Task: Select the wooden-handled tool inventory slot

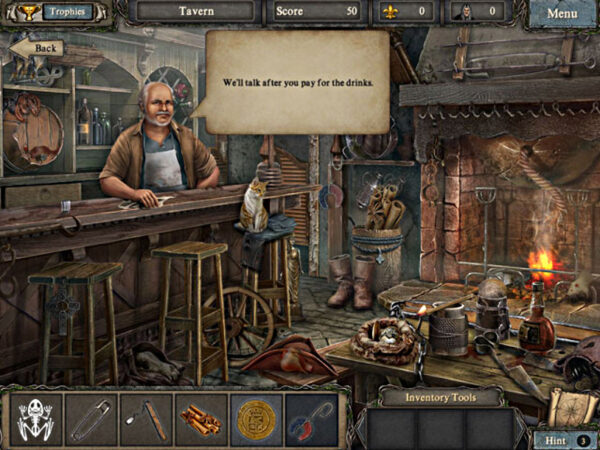Action: tap(146, 419)
